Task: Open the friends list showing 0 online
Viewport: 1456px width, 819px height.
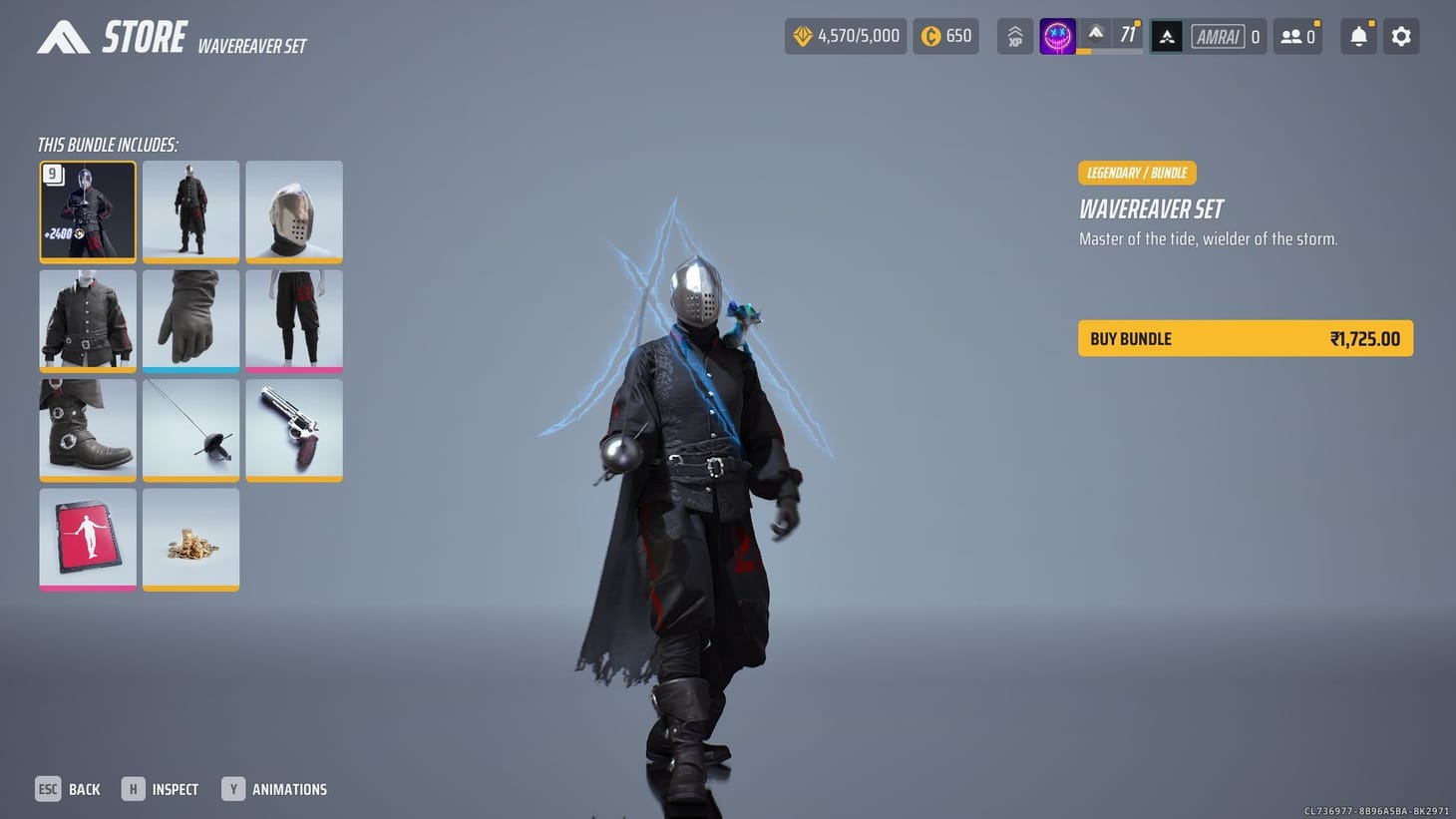Action: coord(1297,36)
